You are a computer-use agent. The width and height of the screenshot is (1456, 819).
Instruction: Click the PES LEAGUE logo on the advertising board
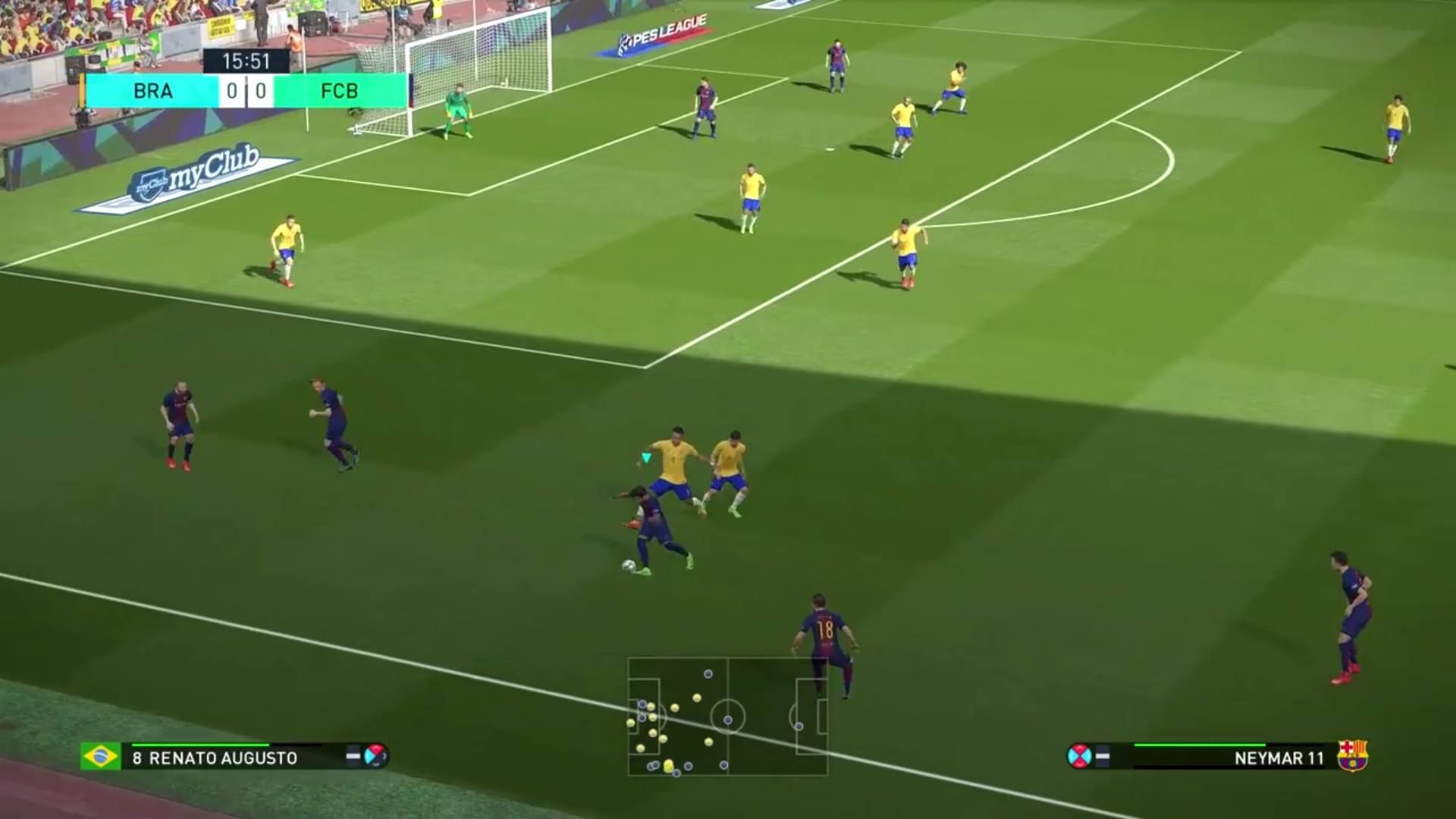pyautogui.click(x=662, y=32)
